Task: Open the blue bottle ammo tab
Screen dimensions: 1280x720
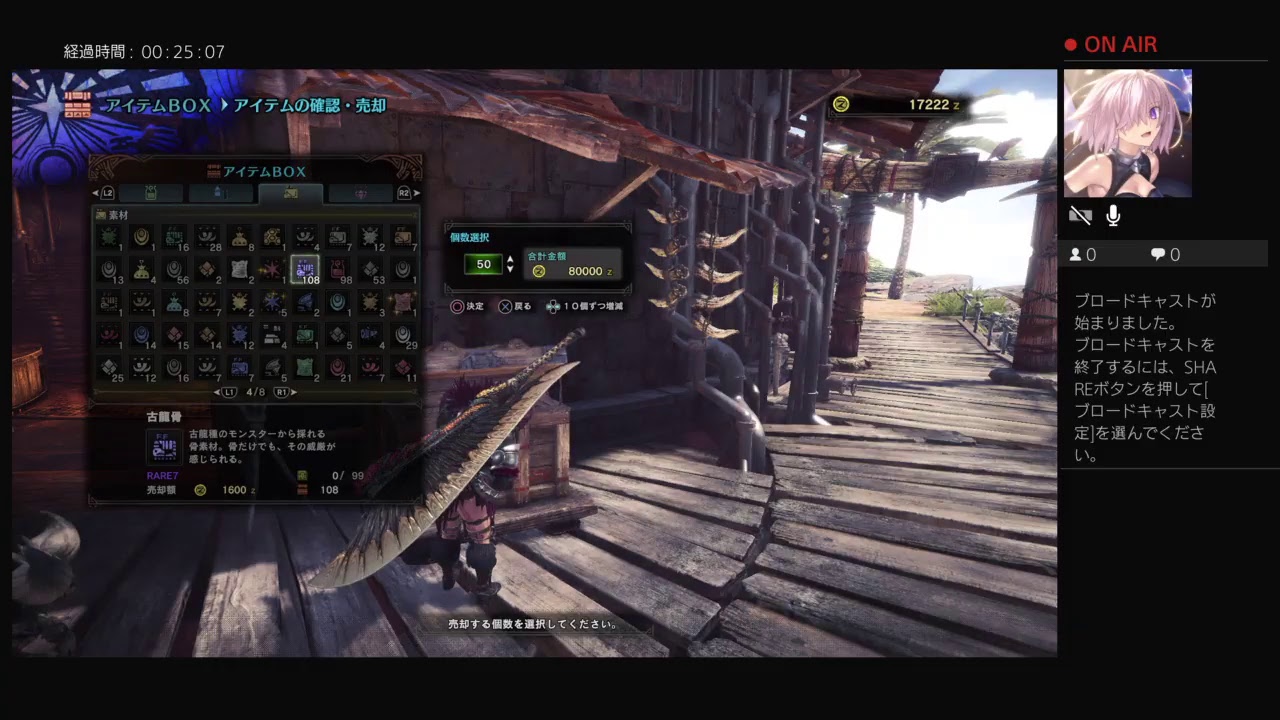Action: [x=220, y=193]
